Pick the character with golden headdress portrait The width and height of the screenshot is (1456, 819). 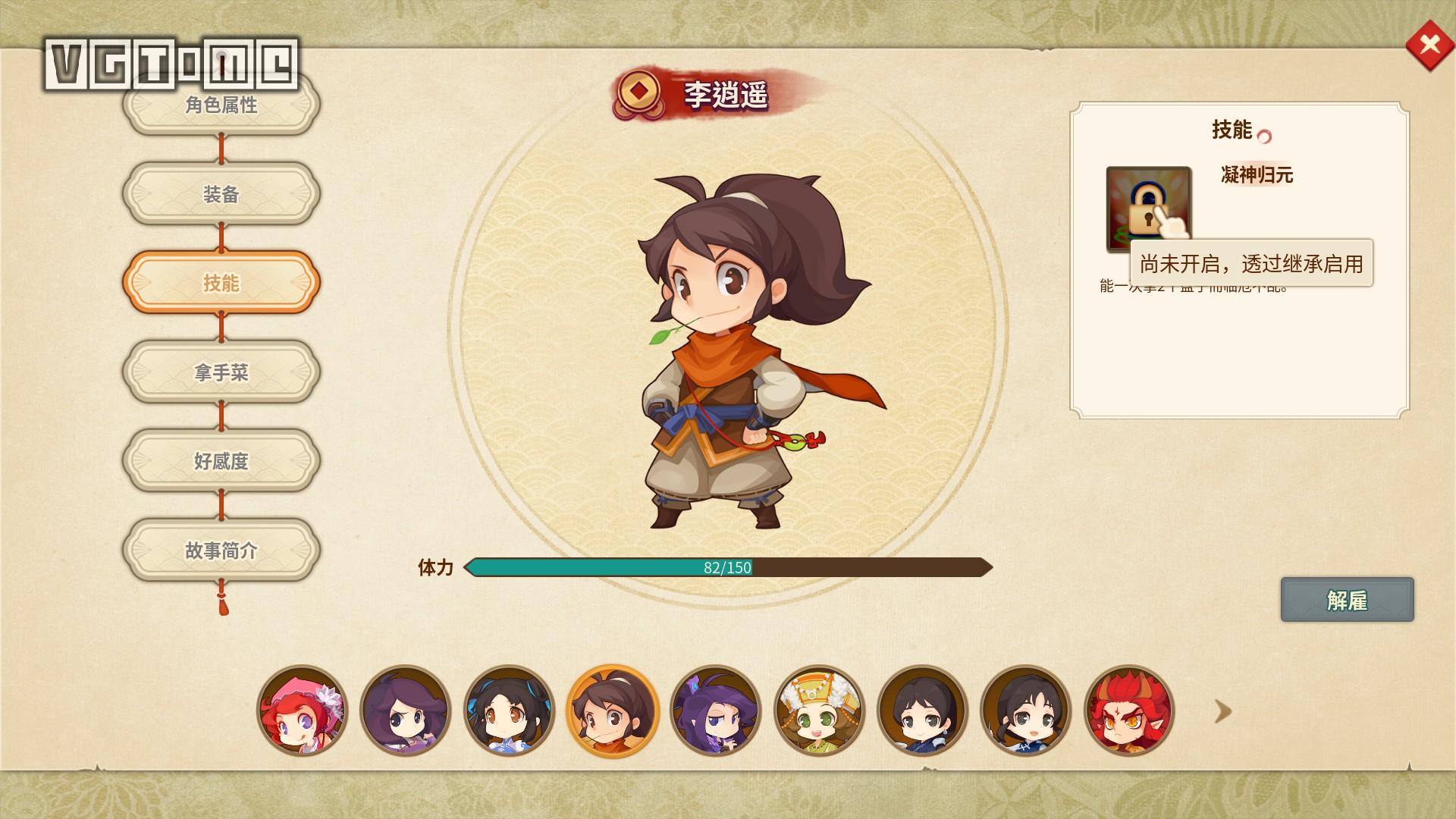click(819, 711)
